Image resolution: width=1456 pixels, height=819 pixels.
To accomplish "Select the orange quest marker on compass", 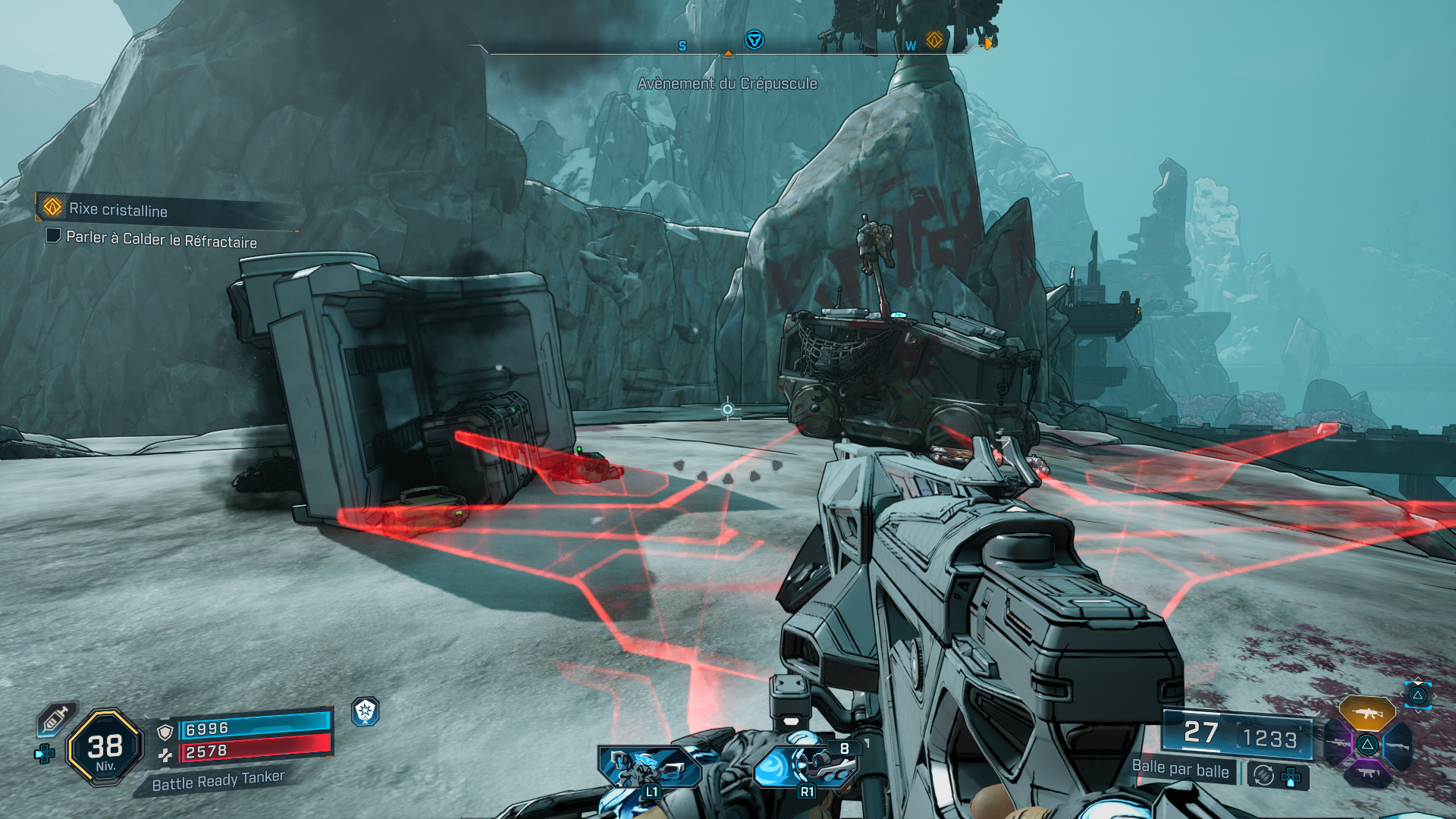I will [x=934, y=39].
